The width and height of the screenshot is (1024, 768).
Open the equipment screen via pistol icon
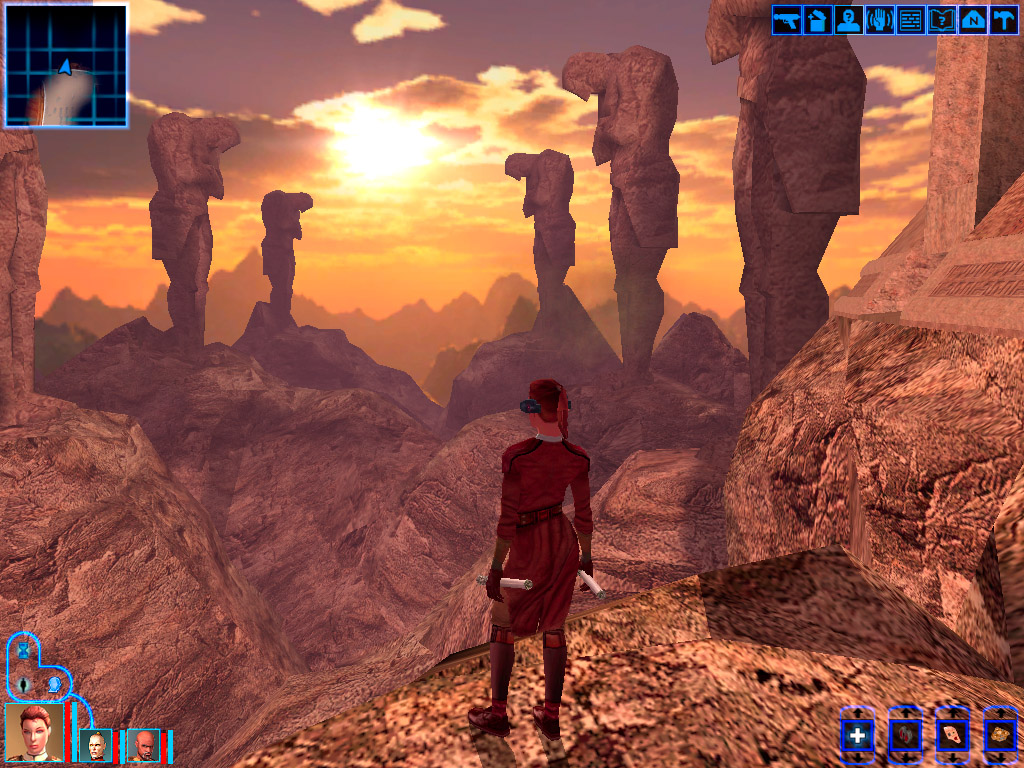click(787, 20)
